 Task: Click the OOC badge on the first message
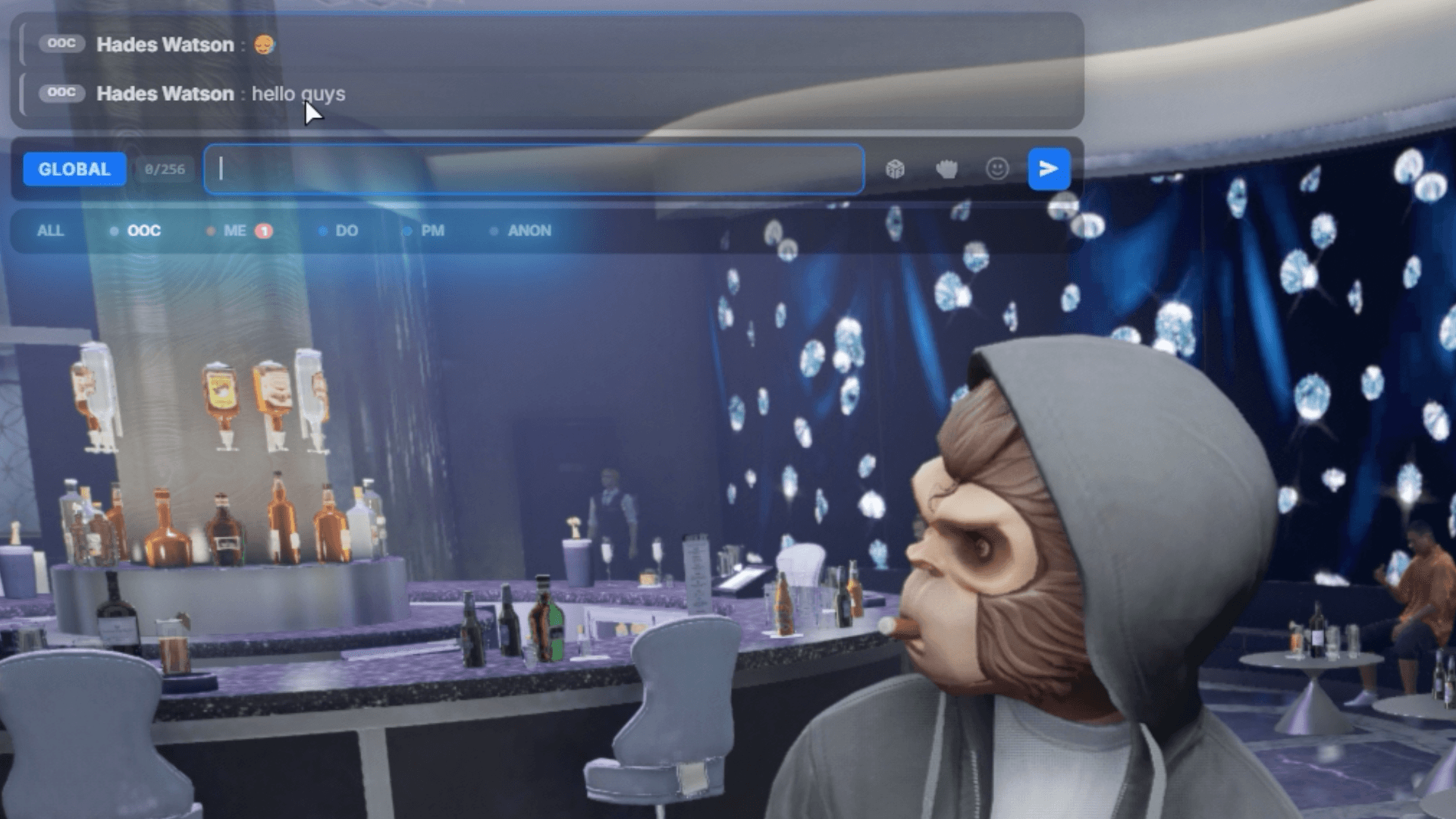61,43
